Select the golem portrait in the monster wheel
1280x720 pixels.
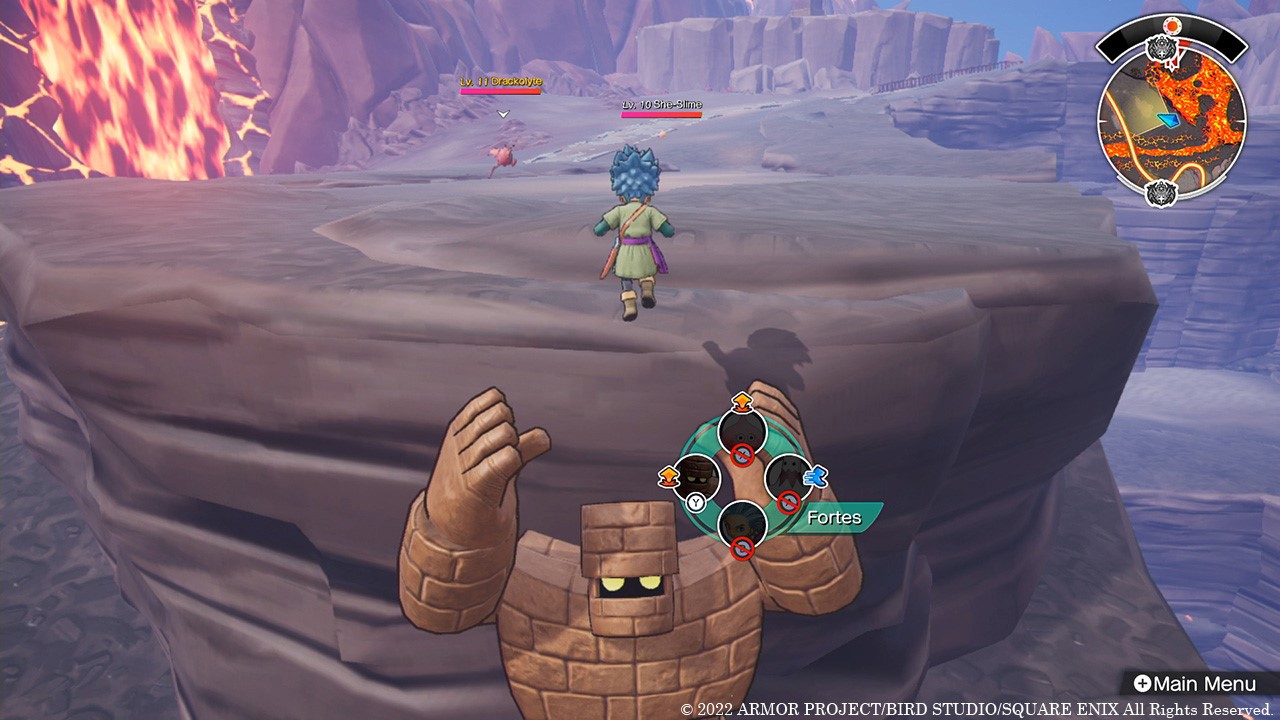pos(697,478)
